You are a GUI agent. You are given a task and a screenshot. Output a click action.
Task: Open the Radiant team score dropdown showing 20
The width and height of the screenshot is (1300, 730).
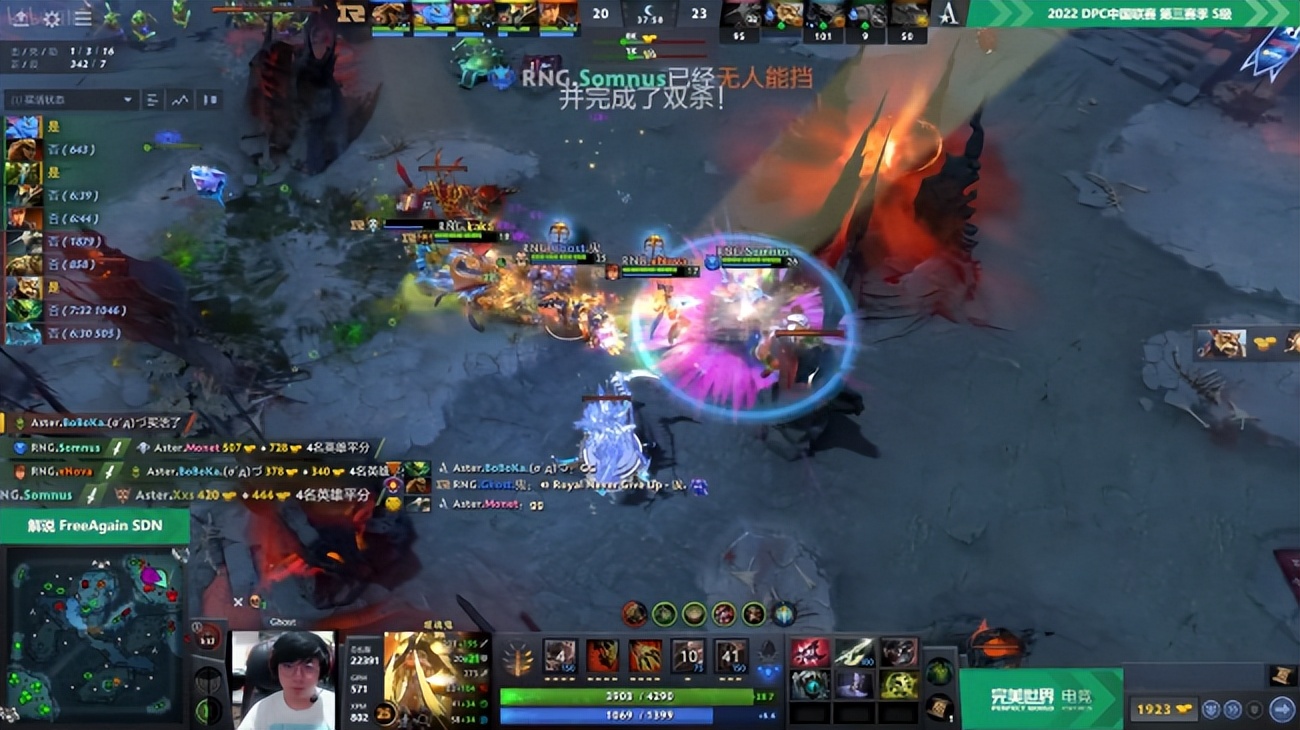(x=601, y=13)
